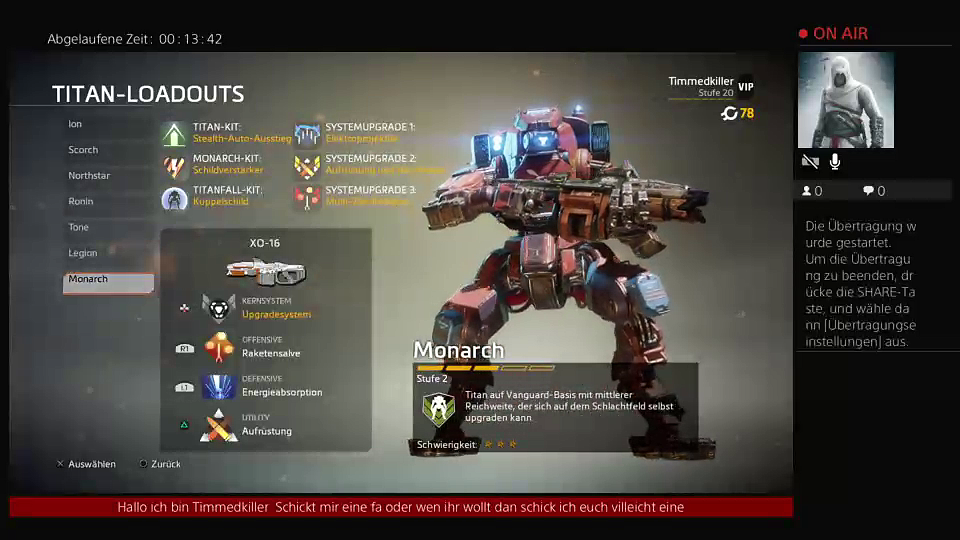Check the Aufrüstung utility ability

pyautogui.click(x=218, y=425)
